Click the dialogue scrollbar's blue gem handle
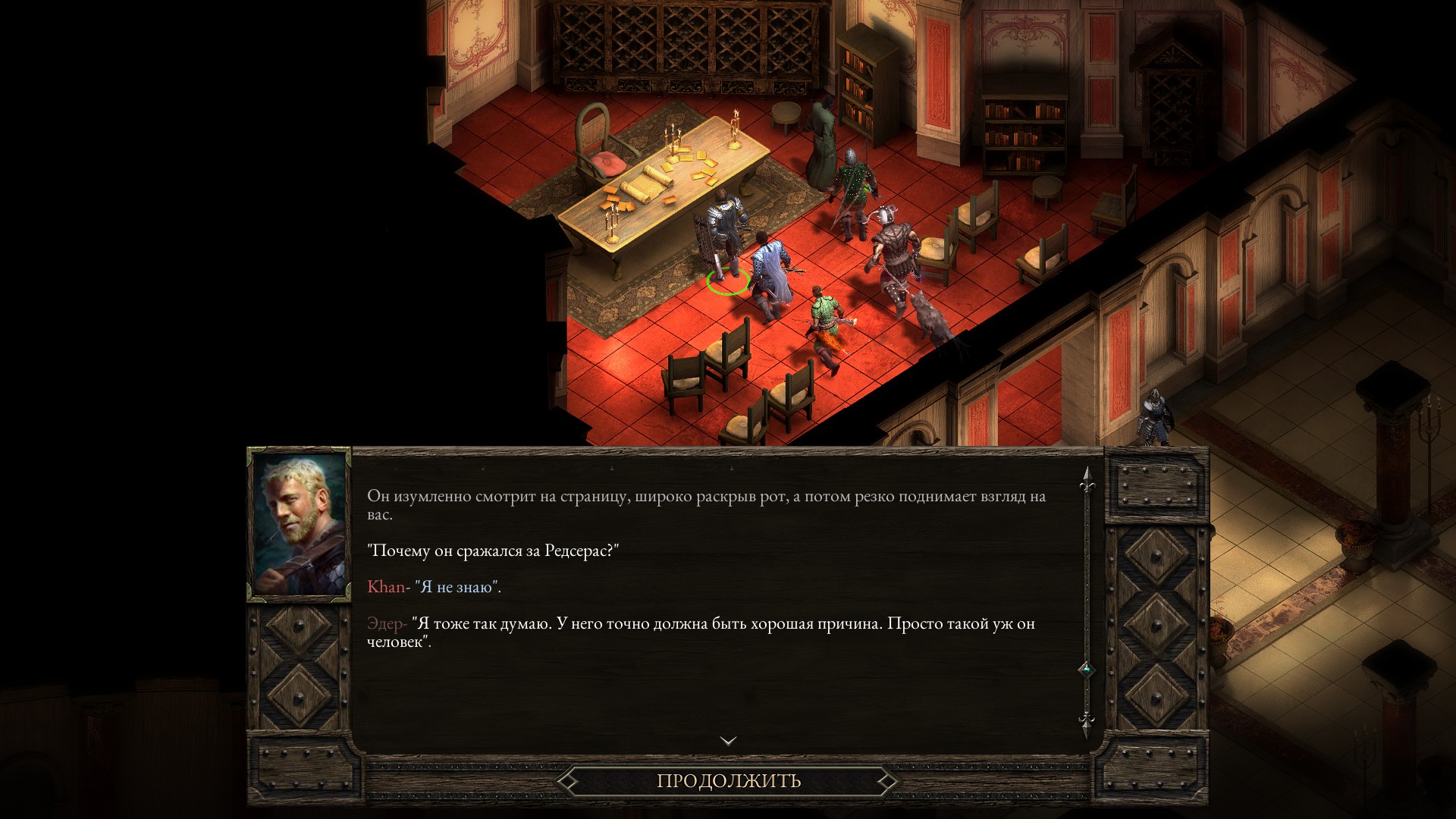Viewport: 1456px width, 819px height. click(1087, 670)
